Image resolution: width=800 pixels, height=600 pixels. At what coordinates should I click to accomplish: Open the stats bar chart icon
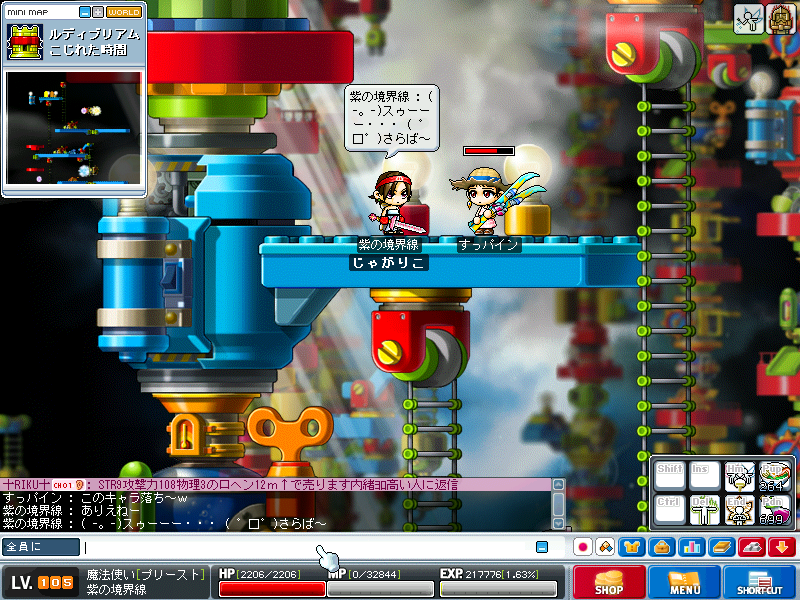pos(691,547)
